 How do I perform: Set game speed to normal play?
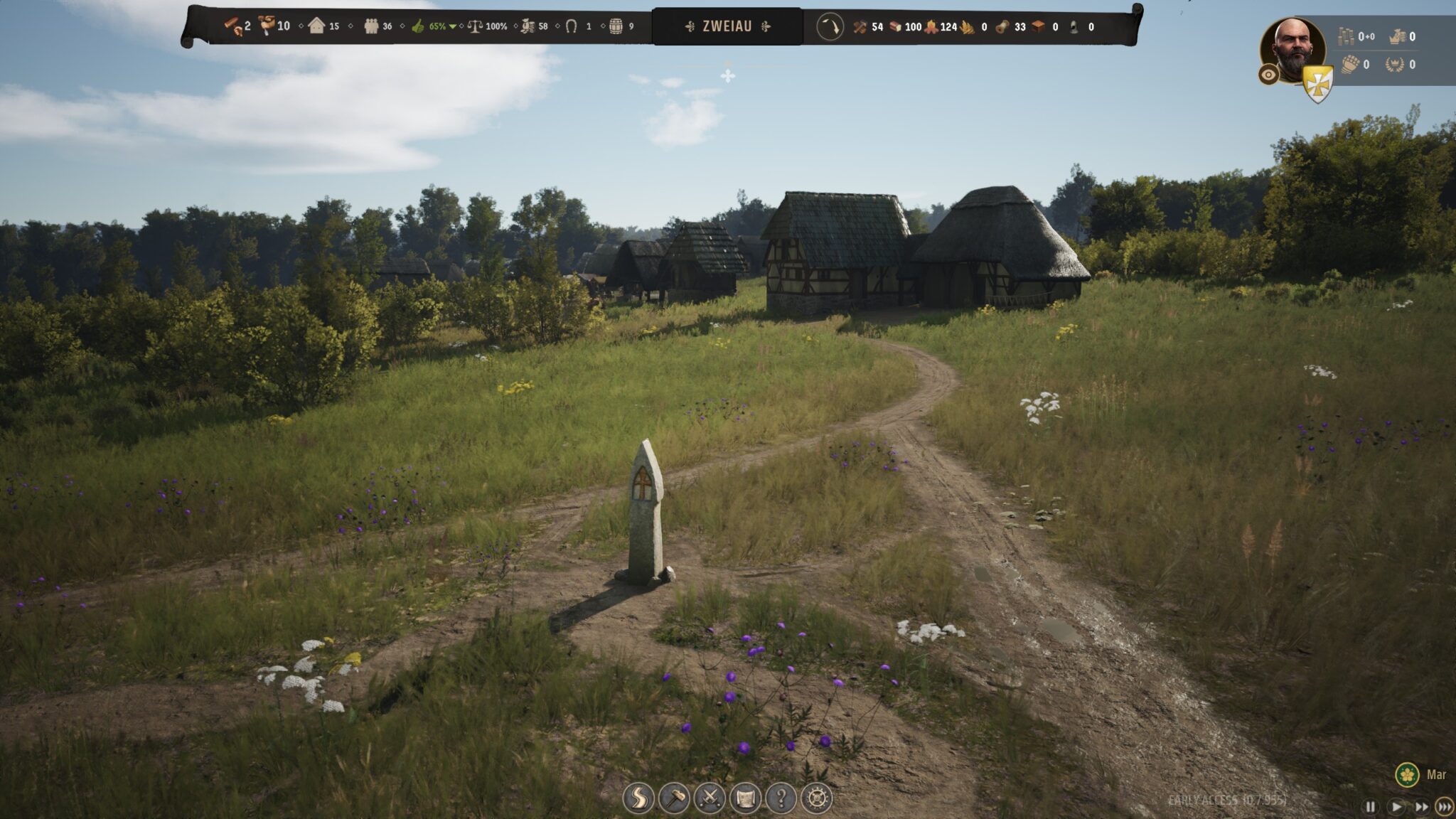pyautogui.click(x=1396, y=806)
